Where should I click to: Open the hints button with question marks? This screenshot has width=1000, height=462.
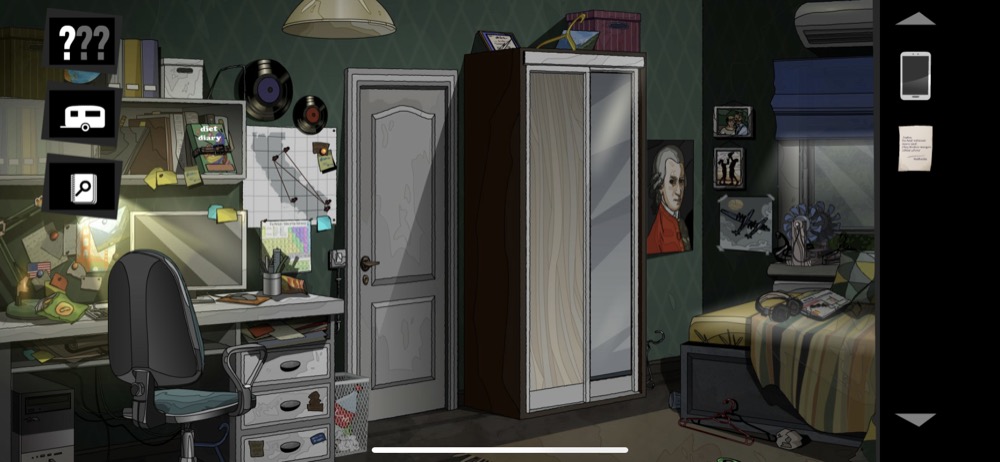(82, 42)
